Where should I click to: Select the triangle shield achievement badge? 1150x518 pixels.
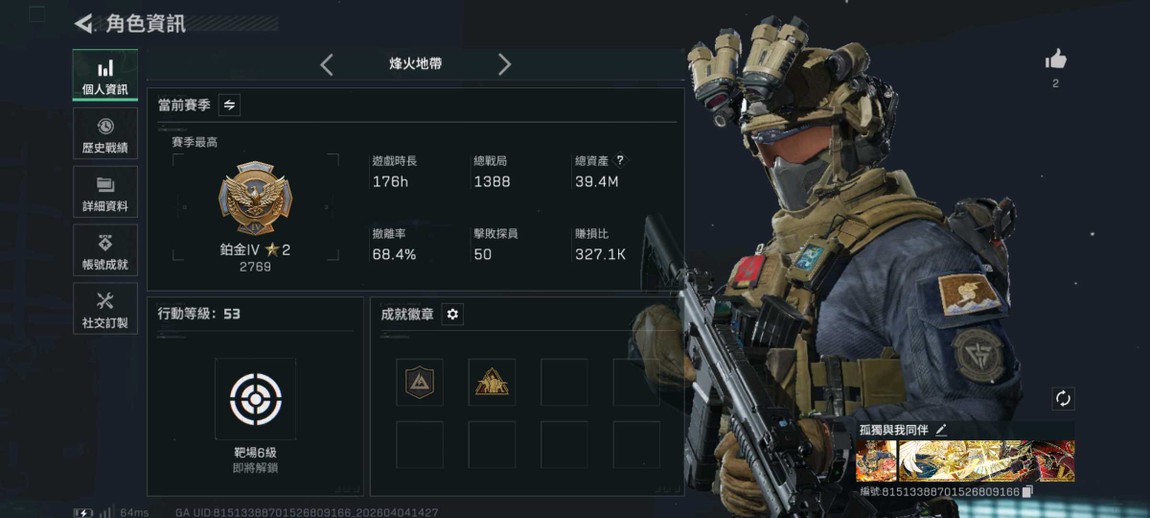tap(419, 382)
